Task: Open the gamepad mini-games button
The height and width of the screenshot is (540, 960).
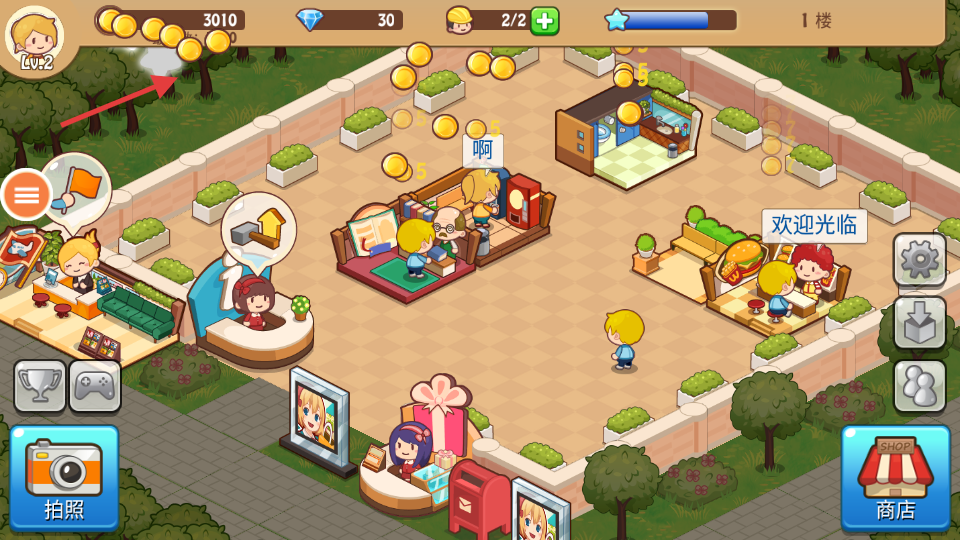Action: 95,386
